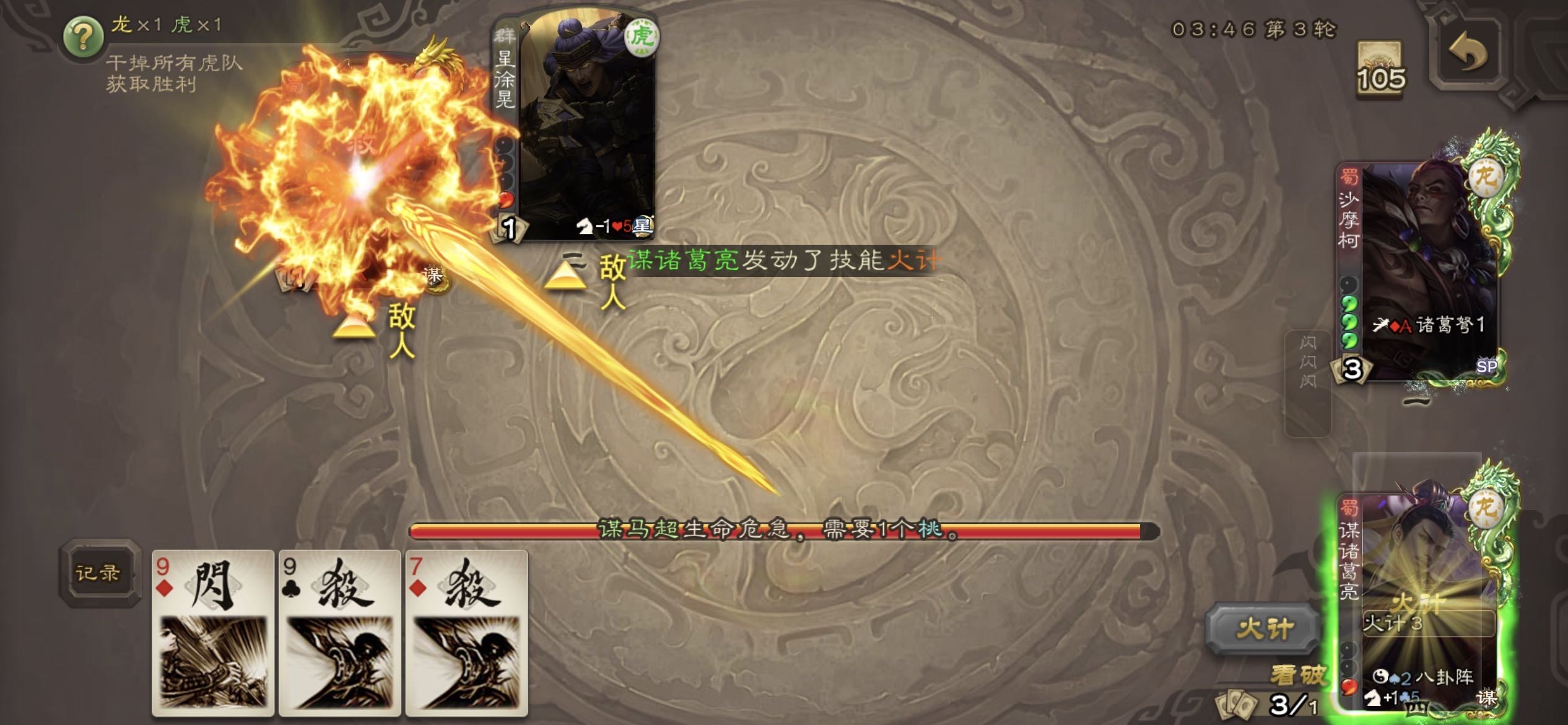The image size is (1568, 725).
Task: Choose the 9 of clubs 杀 card
Action: pos(339,632)
